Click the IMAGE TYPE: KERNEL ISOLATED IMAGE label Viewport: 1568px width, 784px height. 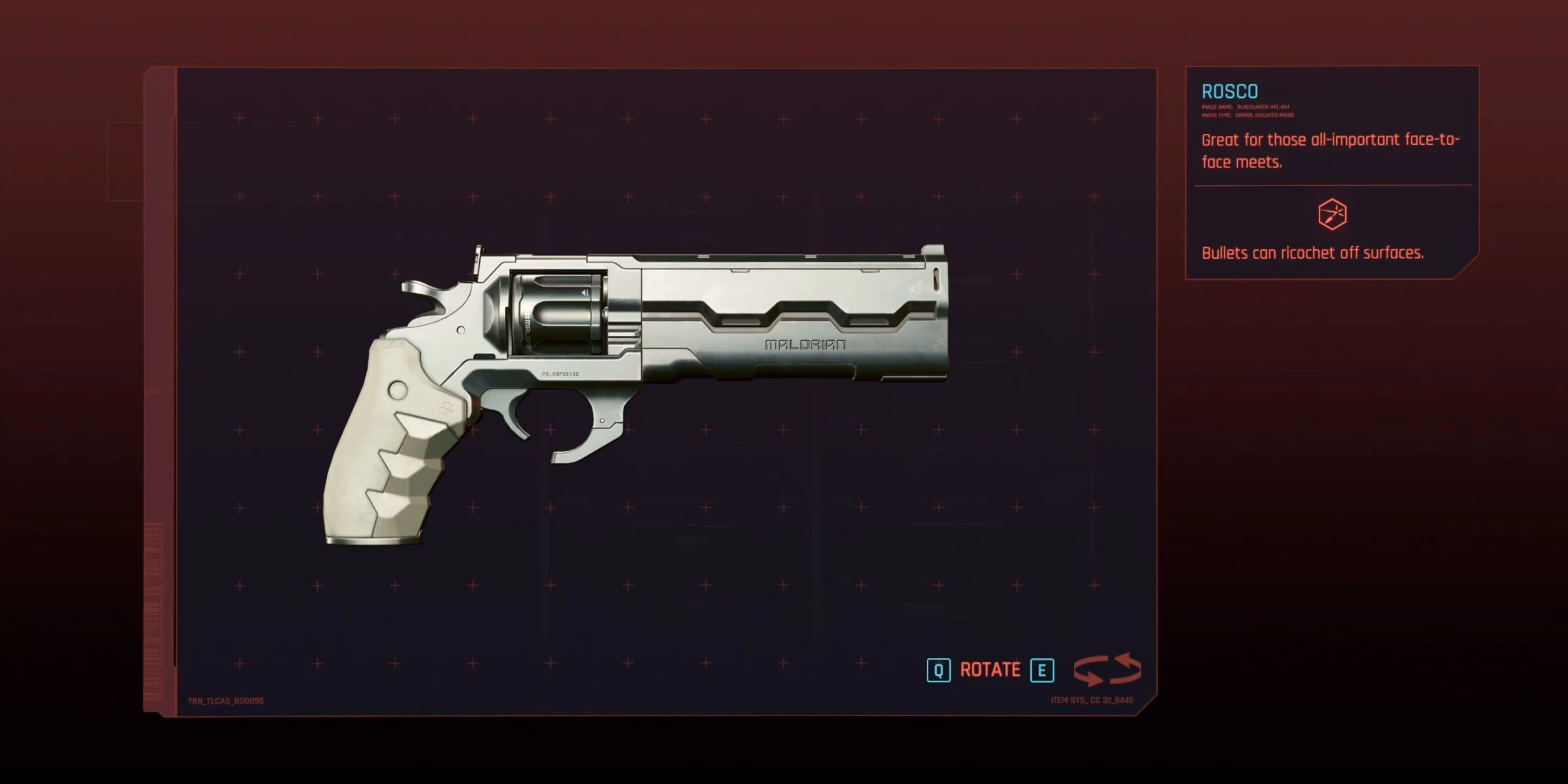click(x=1248, y=115)
